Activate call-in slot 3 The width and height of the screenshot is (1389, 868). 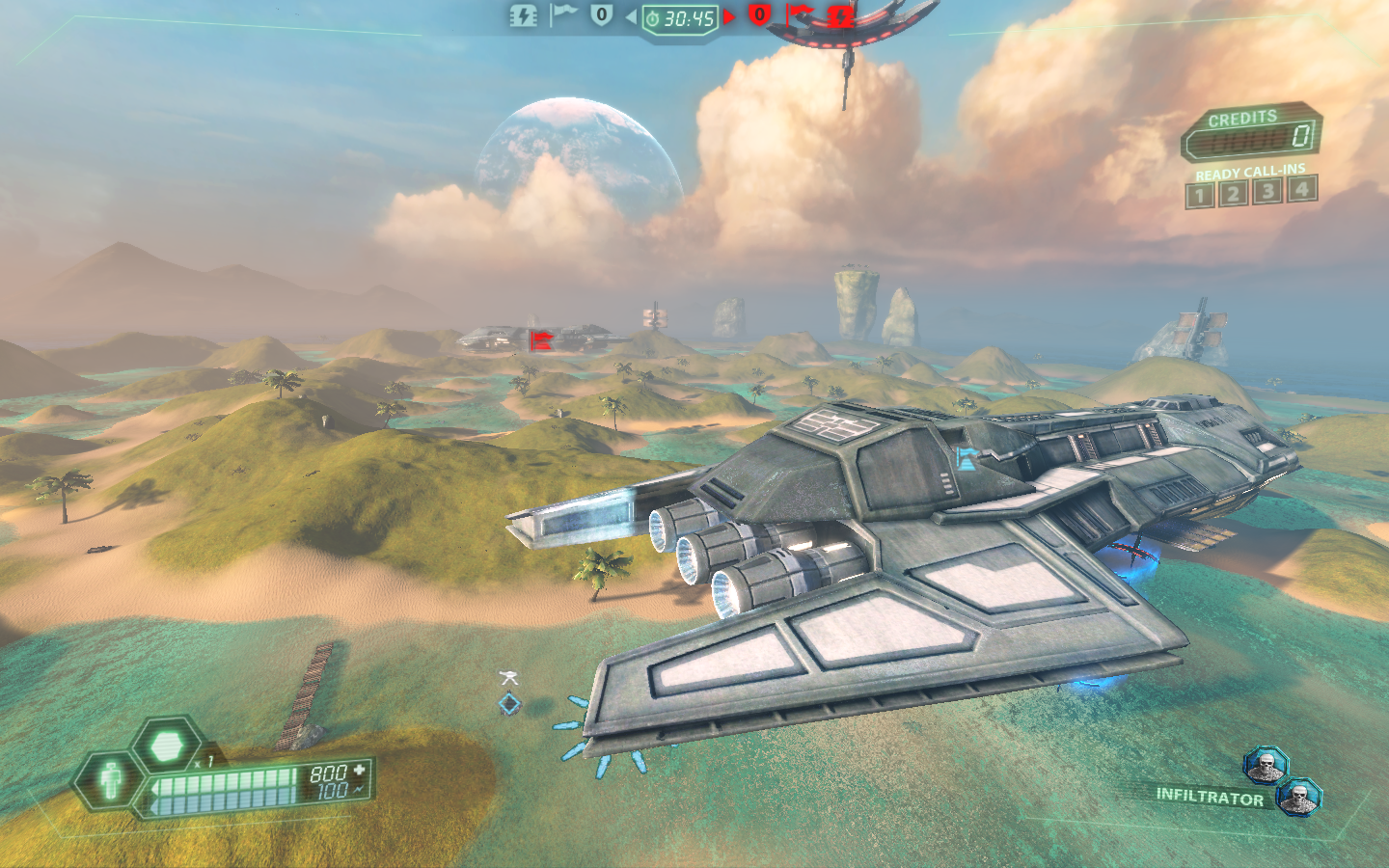pyautogui.click(x=1267, y=191)
